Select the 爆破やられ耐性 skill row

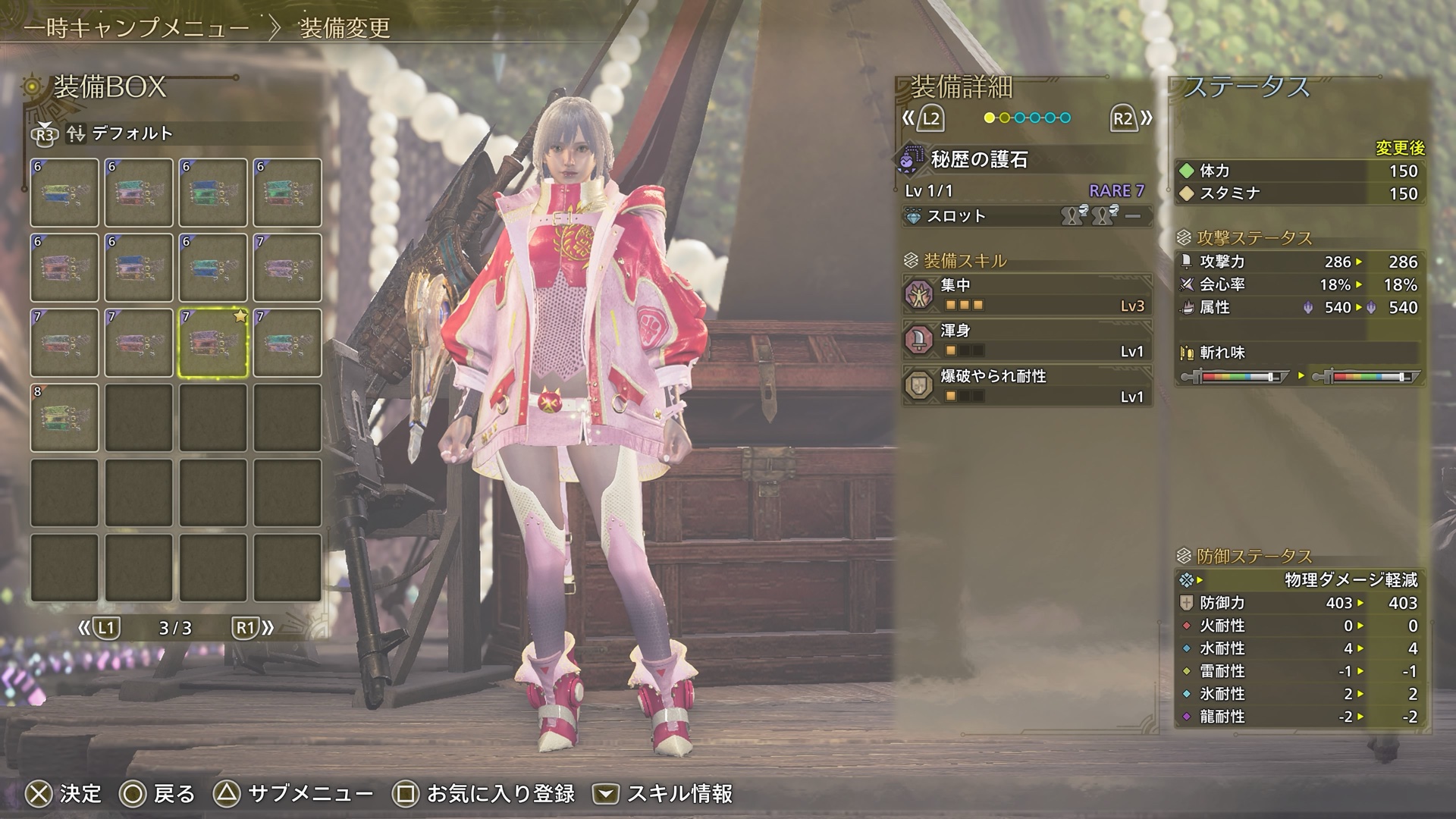1028,386
